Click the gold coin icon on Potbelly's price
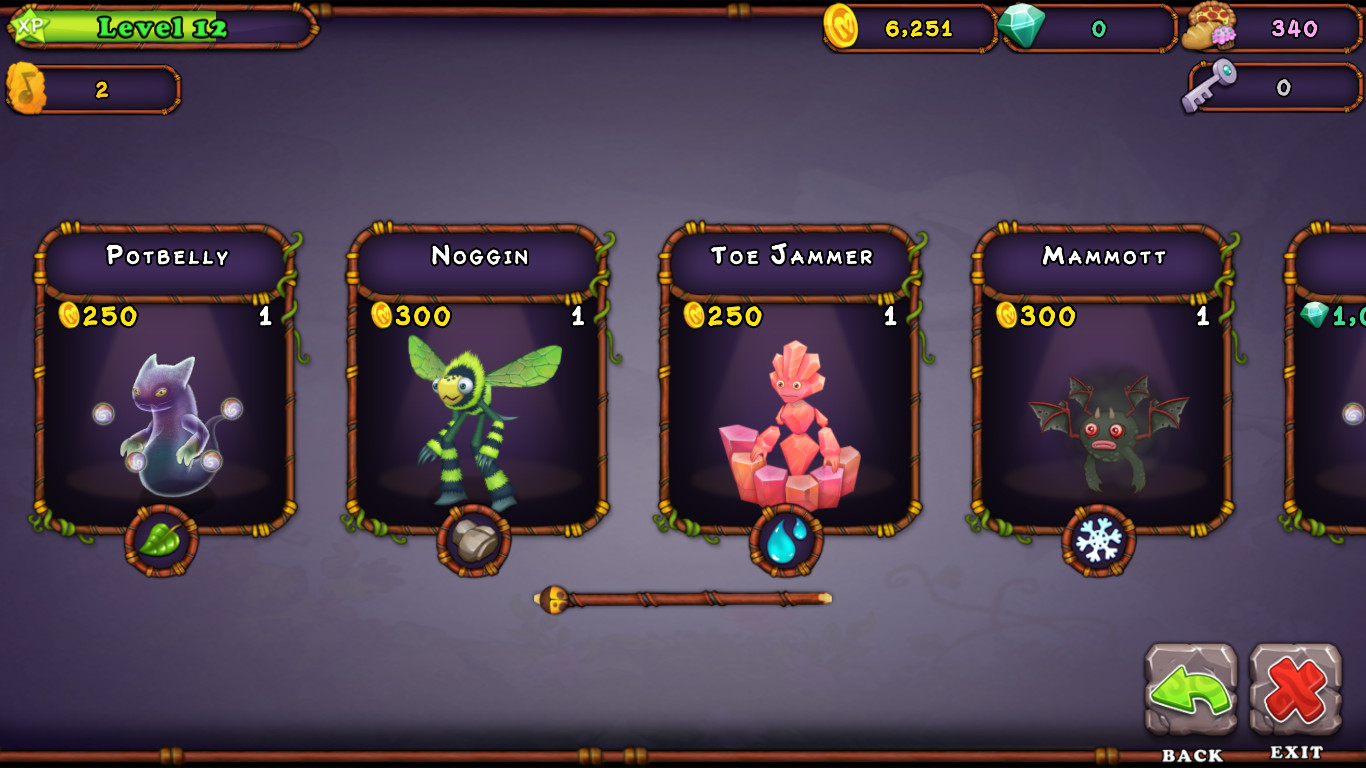Screen dimensions: 1366x768 (69, 317)
